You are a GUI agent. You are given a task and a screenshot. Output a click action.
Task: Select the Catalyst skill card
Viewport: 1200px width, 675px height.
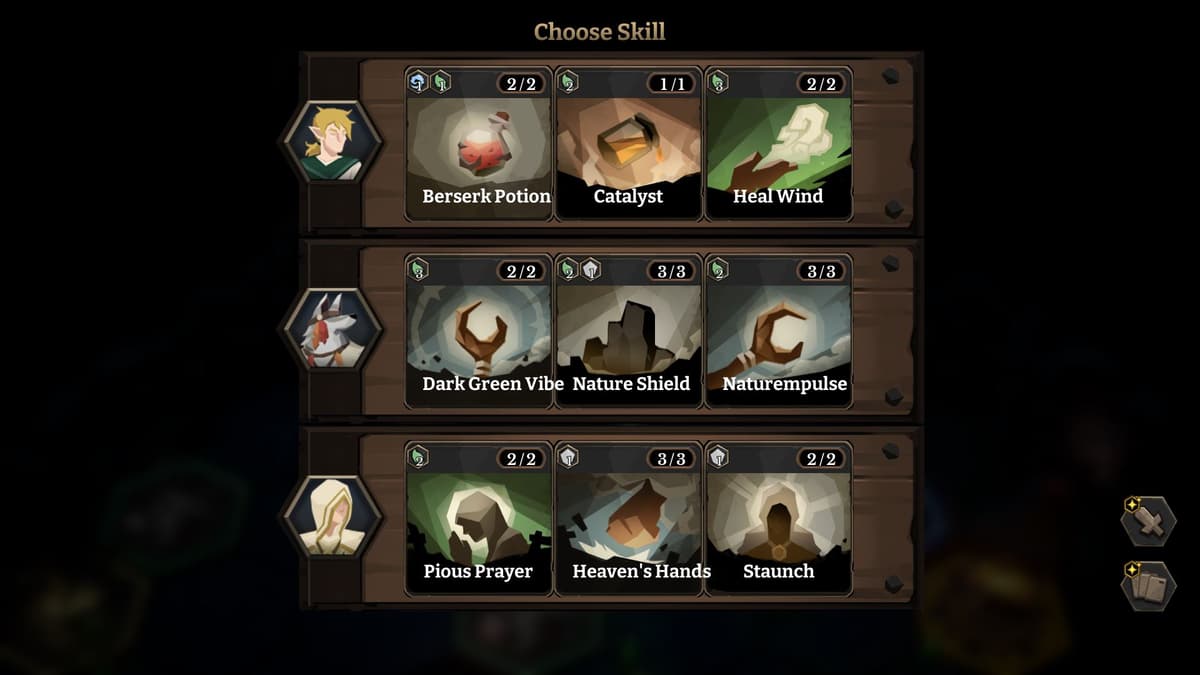pos(629,145)
